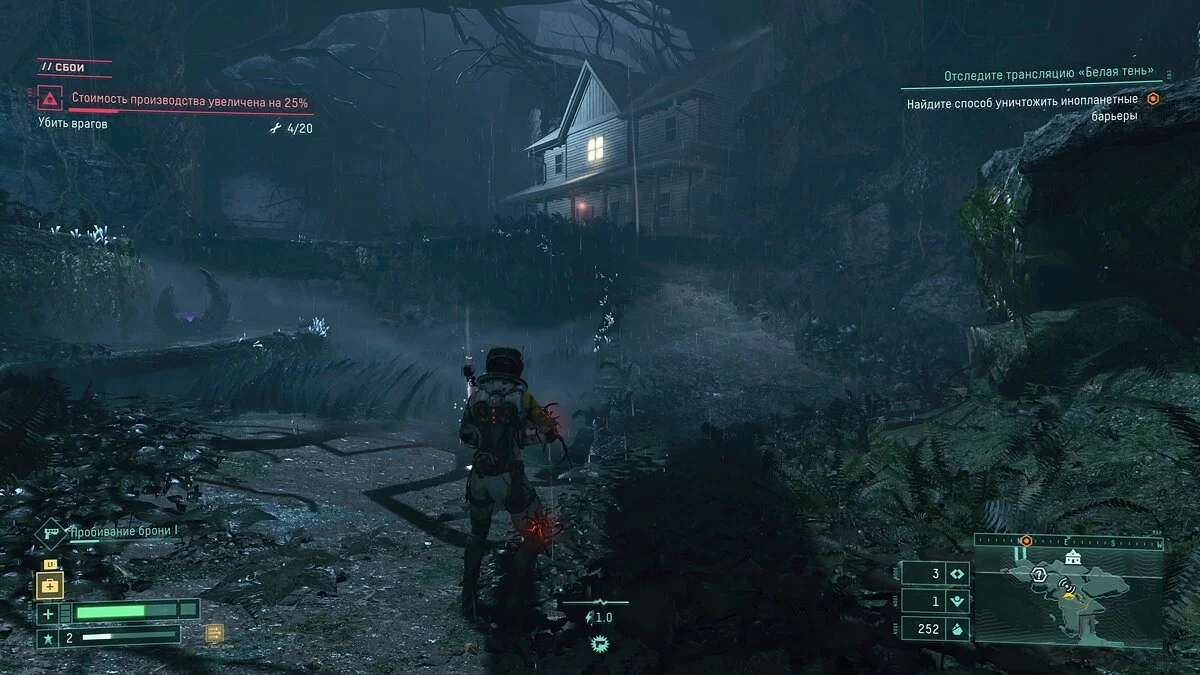The height and width of the screenshot is (675, 1200).
Task: Select the signal broadcast marker on minimap
Action: tap(1067, 582)
